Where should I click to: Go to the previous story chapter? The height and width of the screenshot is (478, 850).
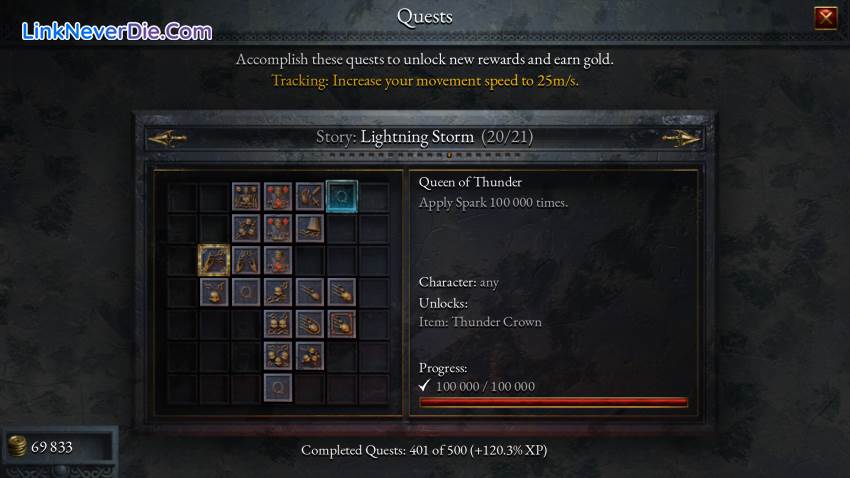pyautogui.click(x=167, y=138)
